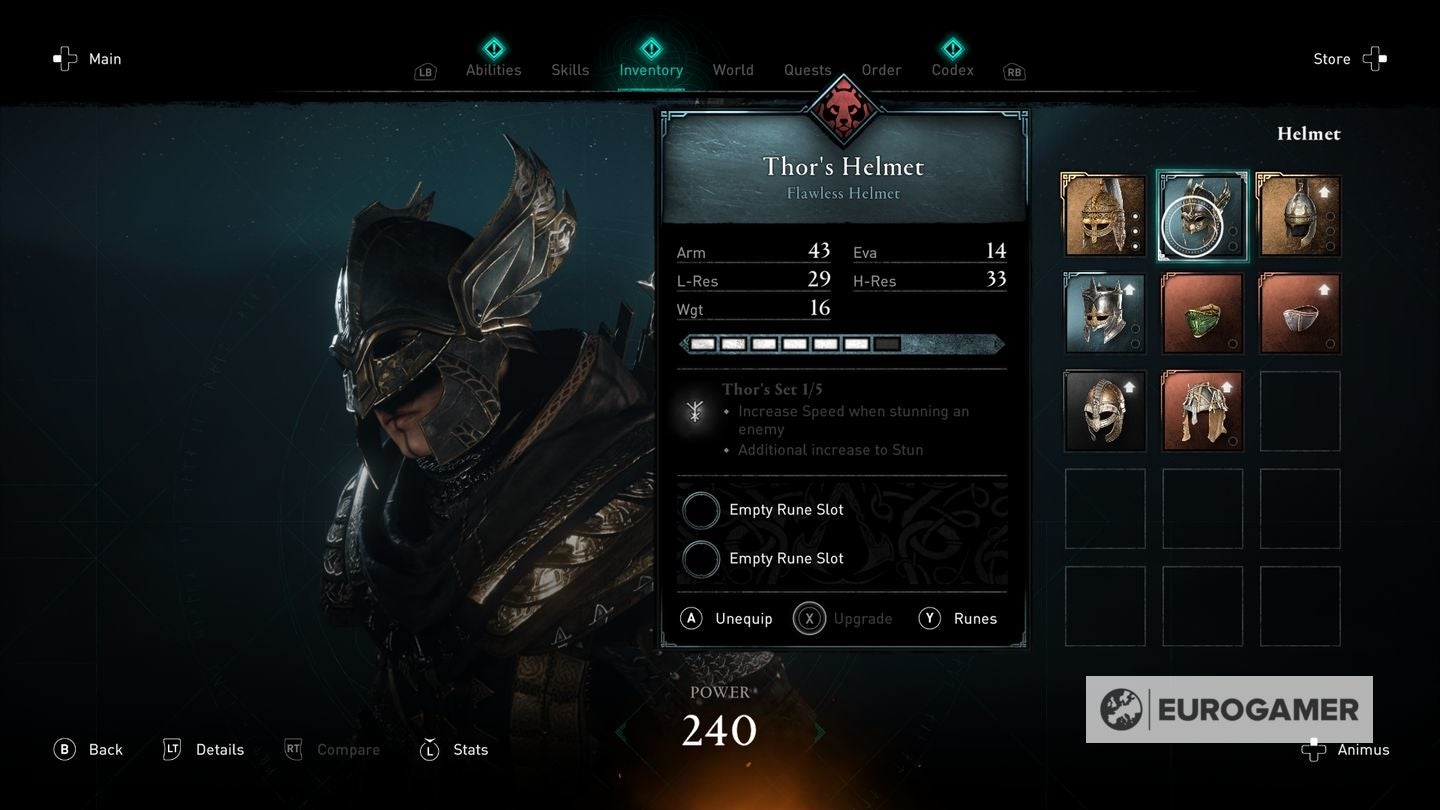
Task: Expand the LB tab navigation arrow
Action: pos(424,71)
